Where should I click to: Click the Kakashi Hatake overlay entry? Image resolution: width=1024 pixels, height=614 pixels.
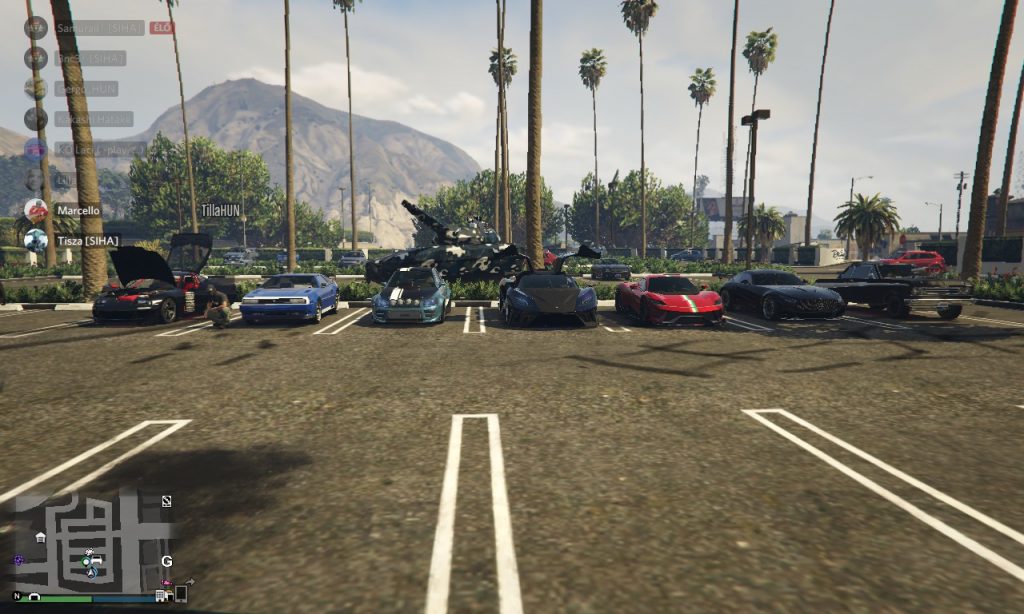click(x=94, y=119)
